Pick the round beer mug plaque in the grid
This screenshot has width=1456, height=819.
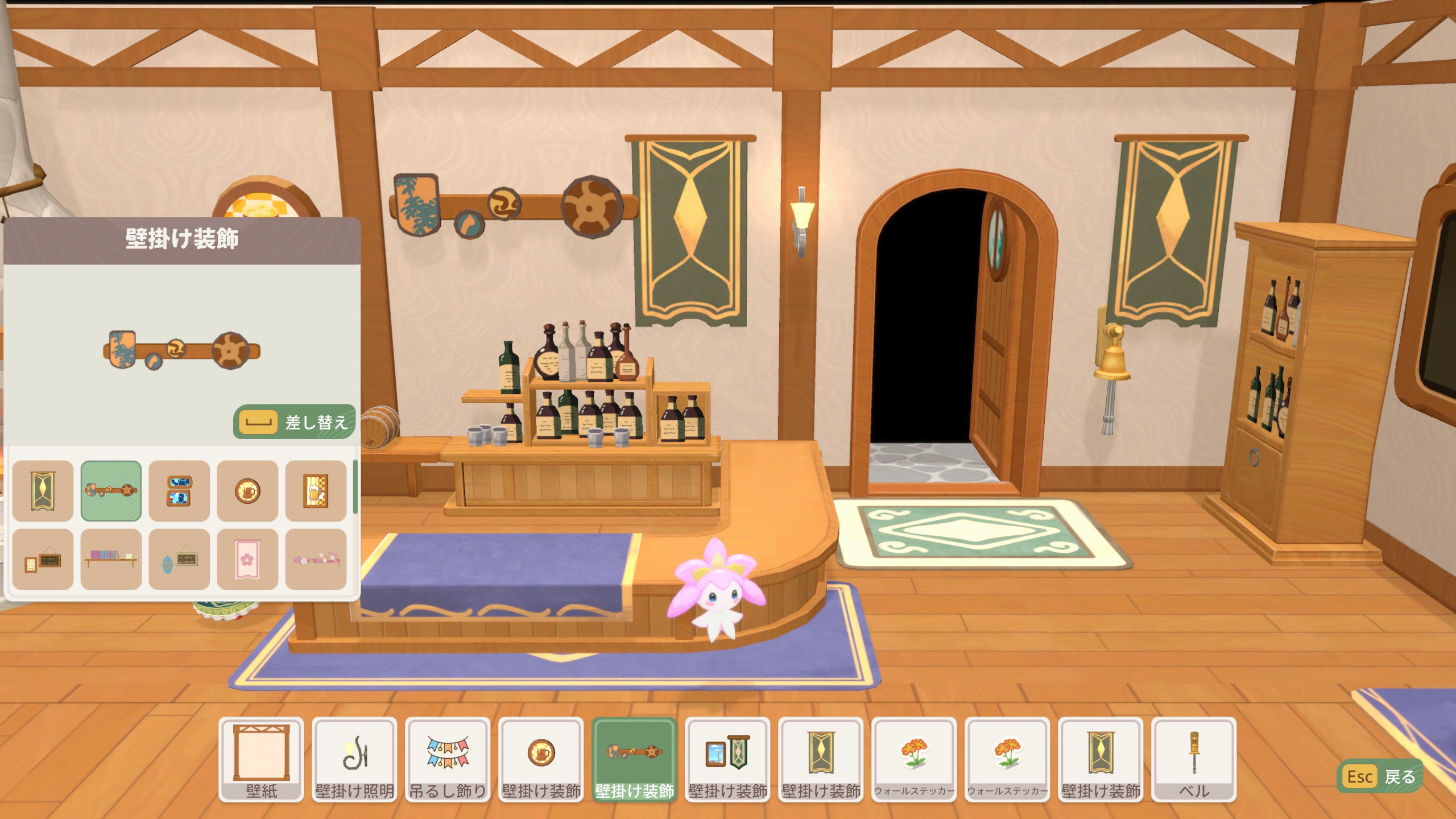coord(247,491)
